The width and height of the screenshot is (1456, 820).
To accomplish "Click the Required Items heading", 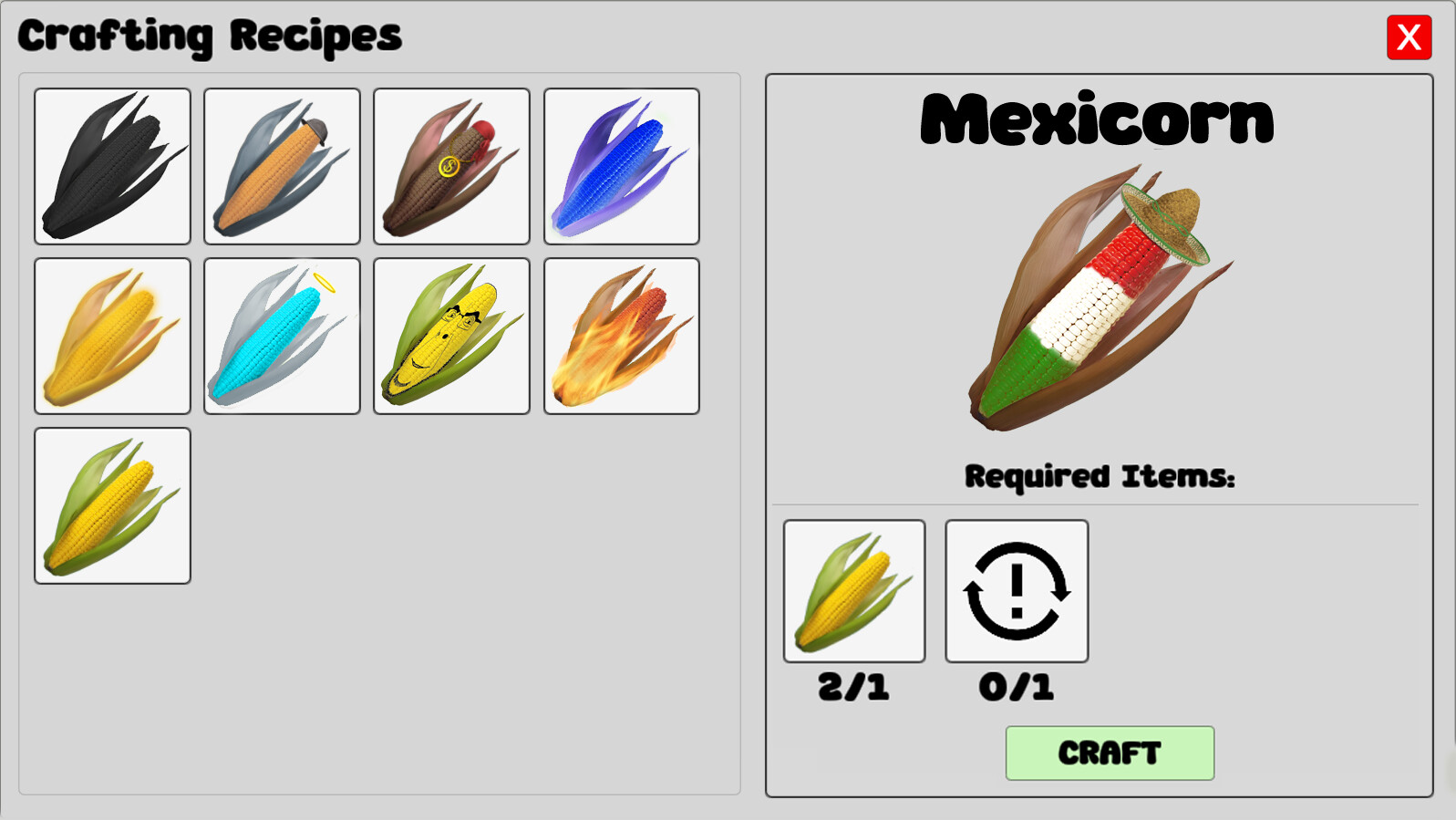I will [1099, 474].
